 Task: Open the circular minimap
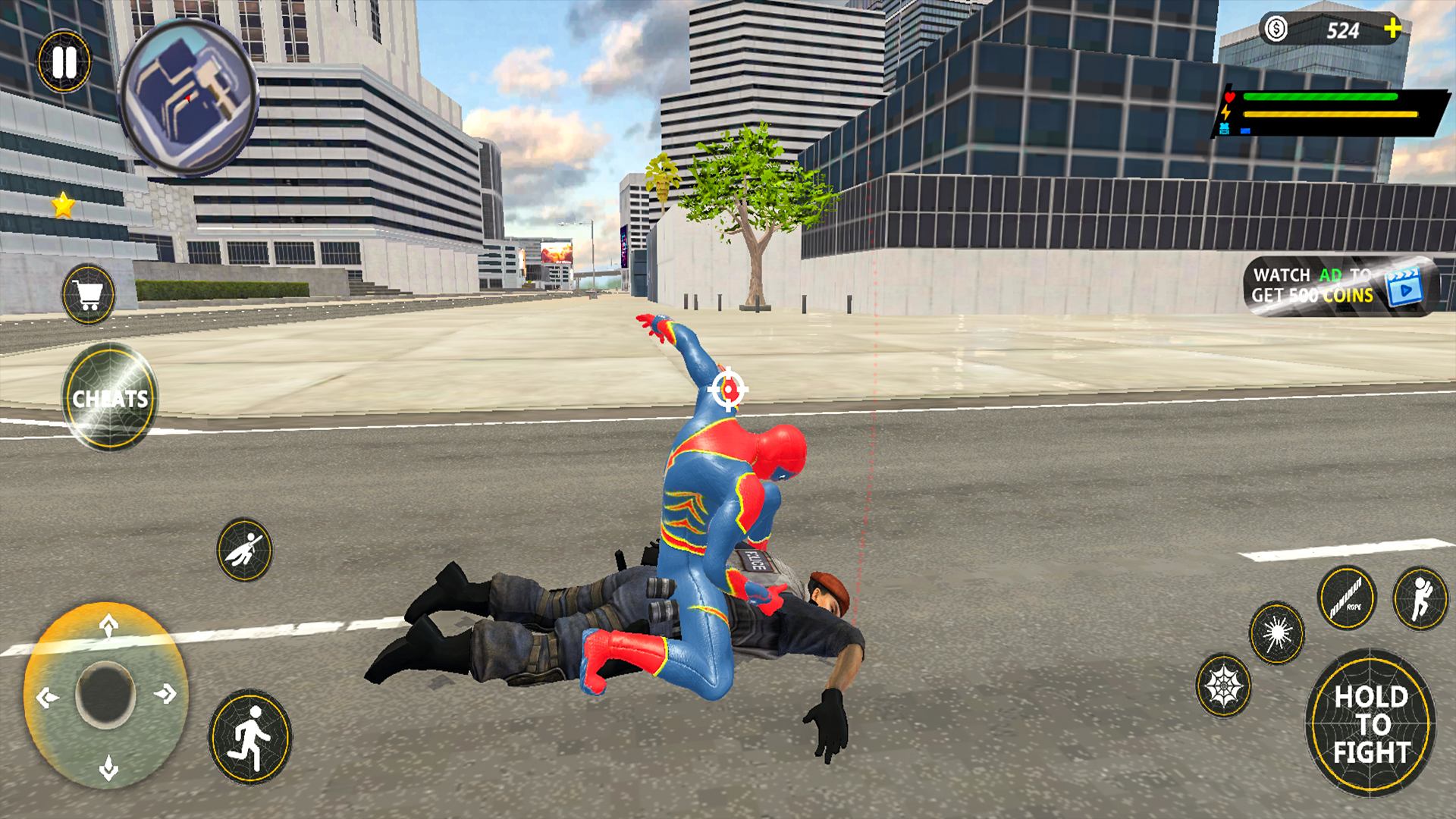point(190,95)
